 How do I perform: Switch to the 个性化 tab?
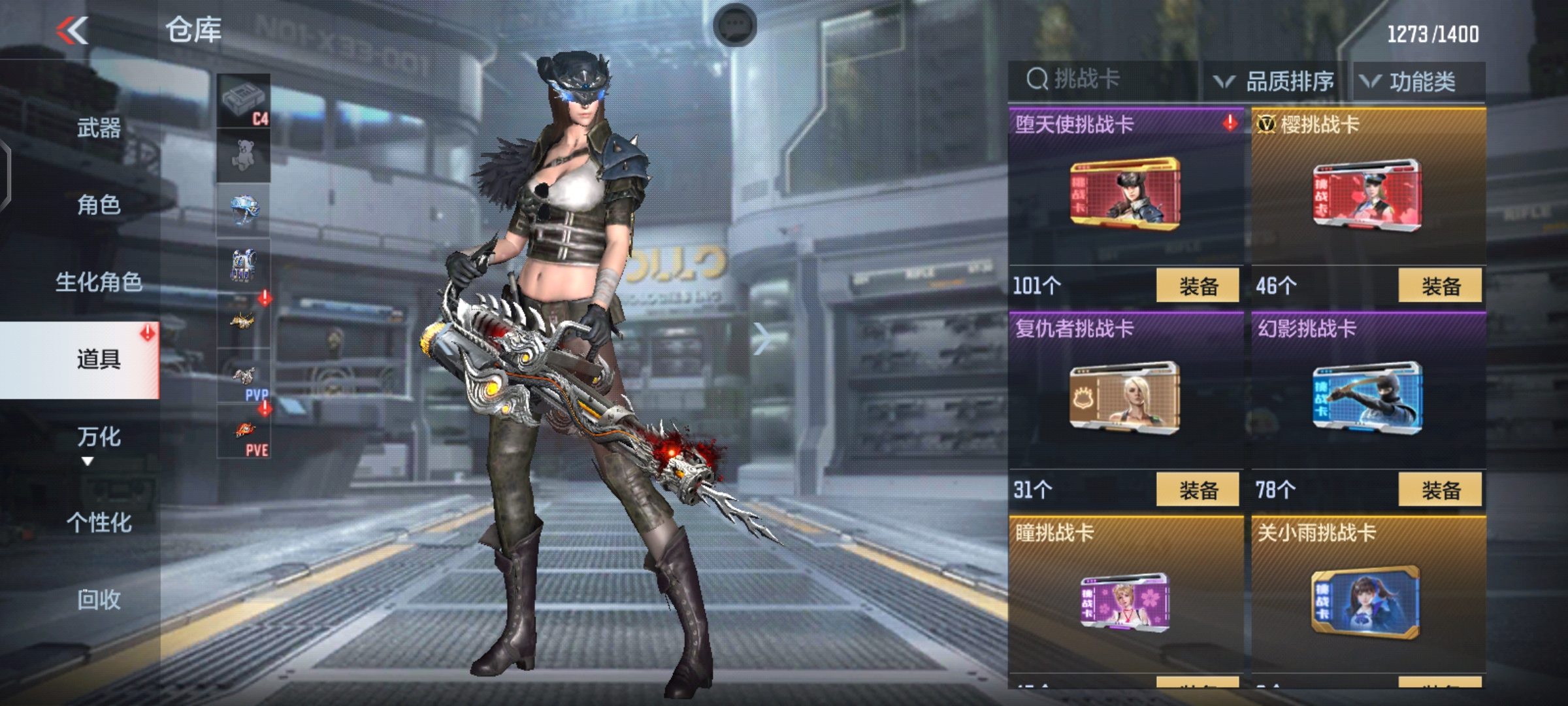pos(99,522)
